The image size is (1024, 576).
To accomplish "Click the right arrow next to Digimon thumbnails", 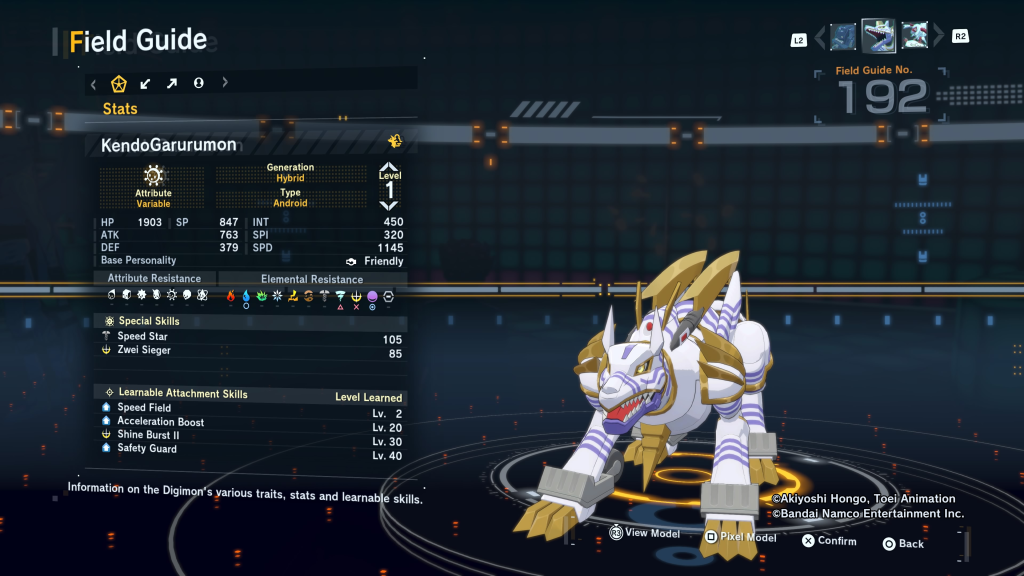I will point(938,38).
